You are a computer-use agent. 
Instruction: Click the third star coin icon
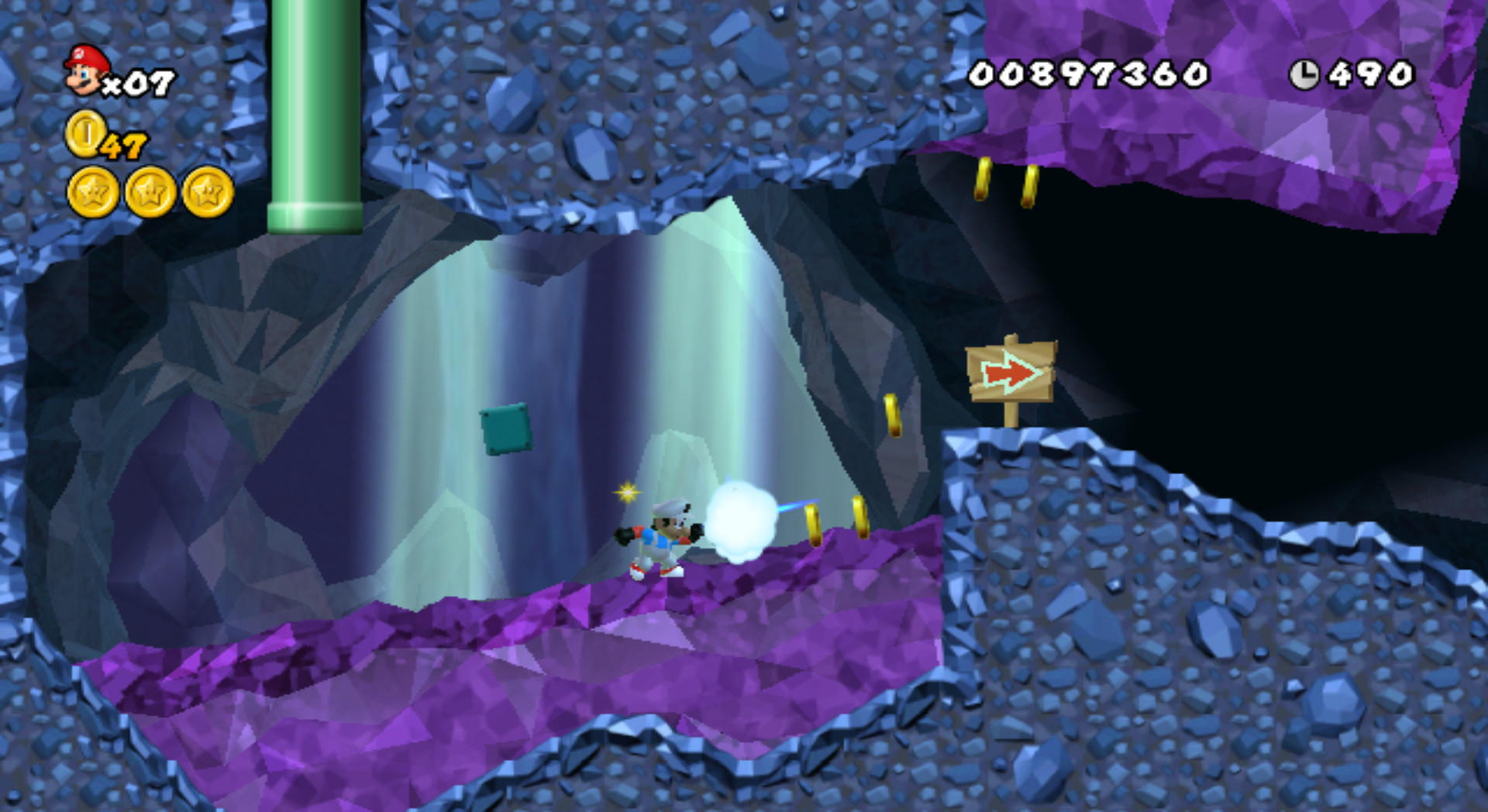(x=205, y=194)
